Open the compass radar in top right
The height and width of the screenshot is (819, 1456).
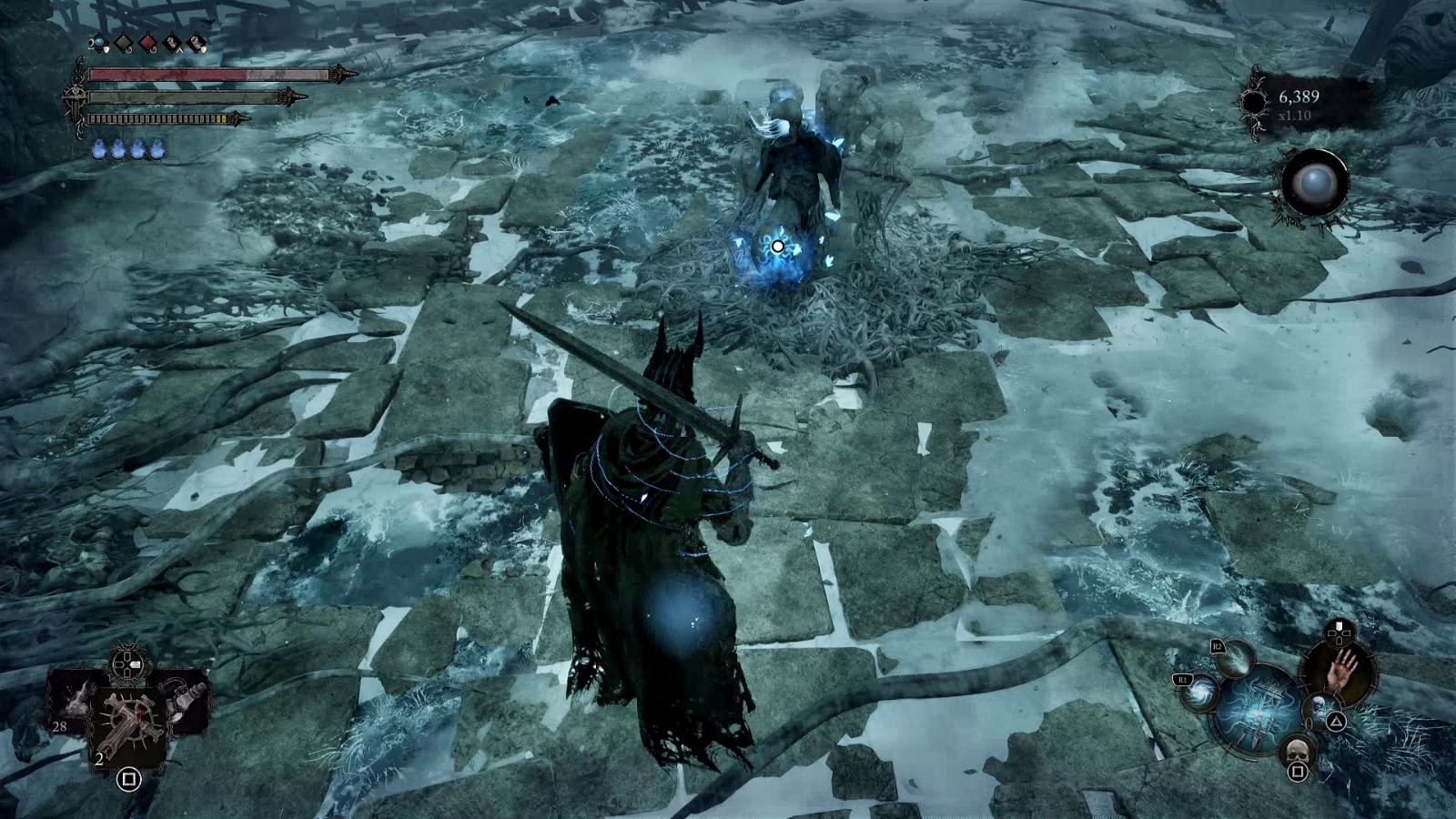1313,182
